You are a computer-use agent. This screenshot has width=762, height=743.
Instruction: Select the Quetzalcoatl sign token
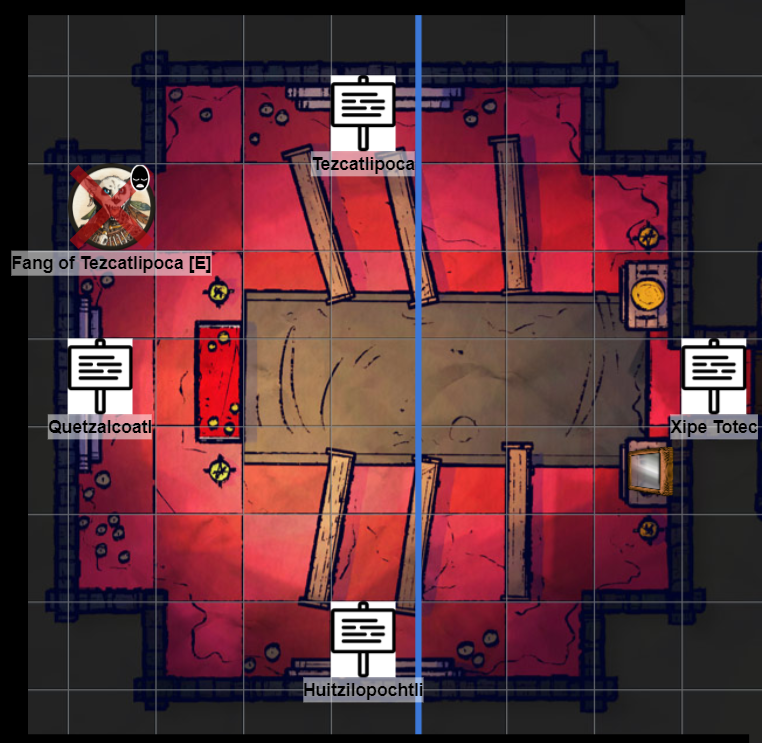coord(100,375)
